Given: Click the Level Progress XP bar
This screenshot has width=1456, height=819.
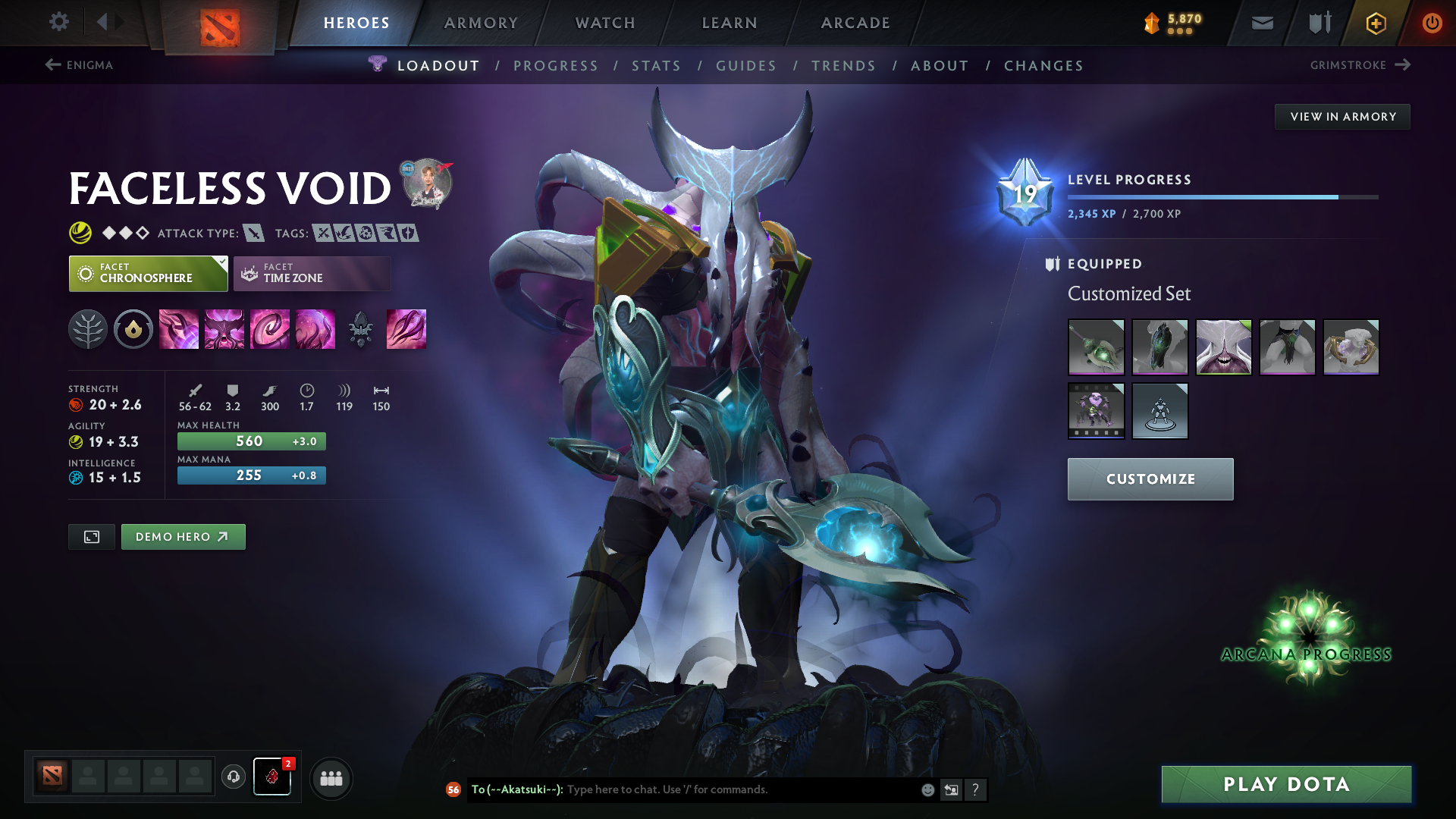Looking at the screenshot, I should coord(1222,196).
